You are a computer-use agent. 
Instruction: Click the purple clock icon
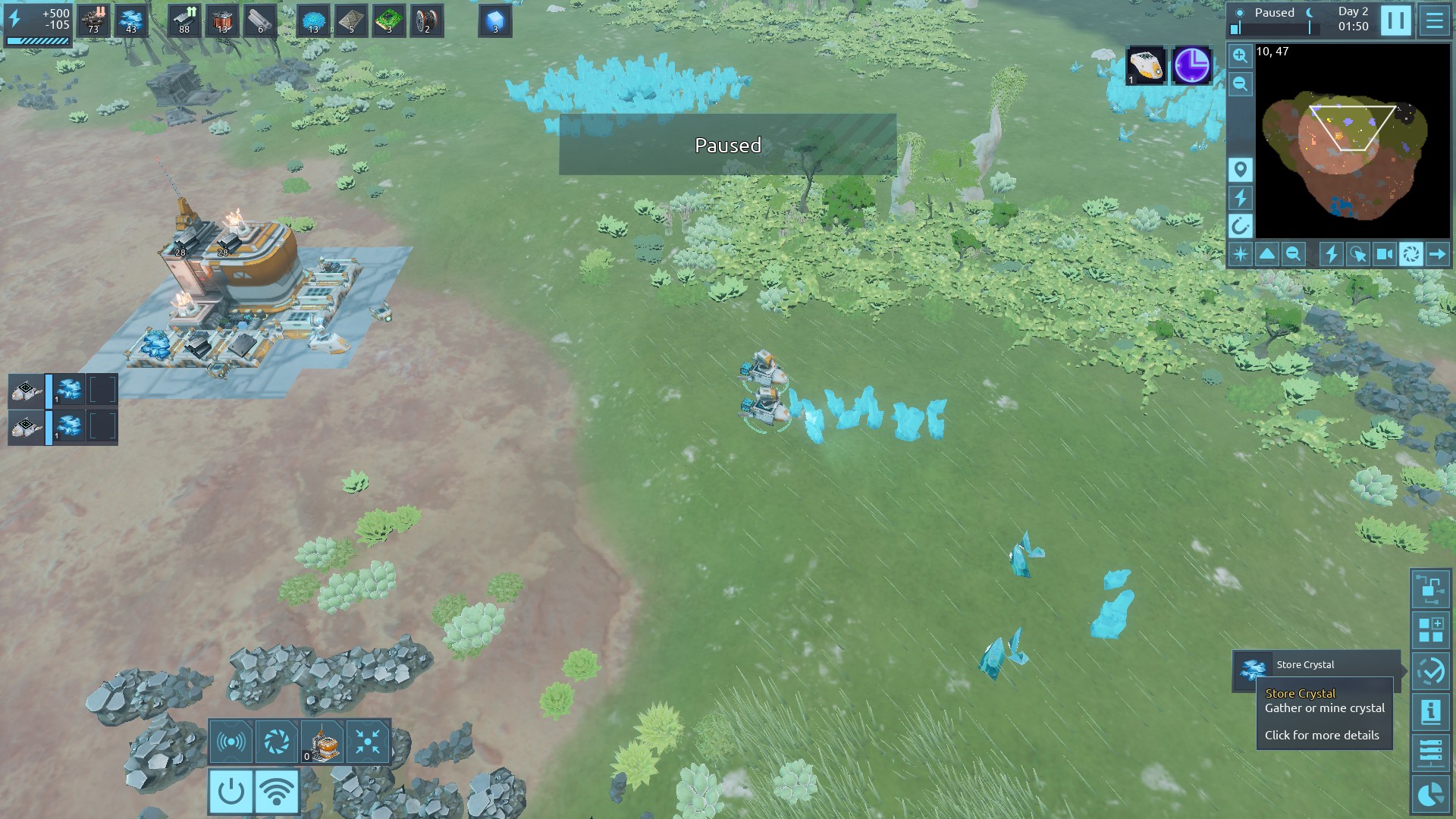point(1191,66)
